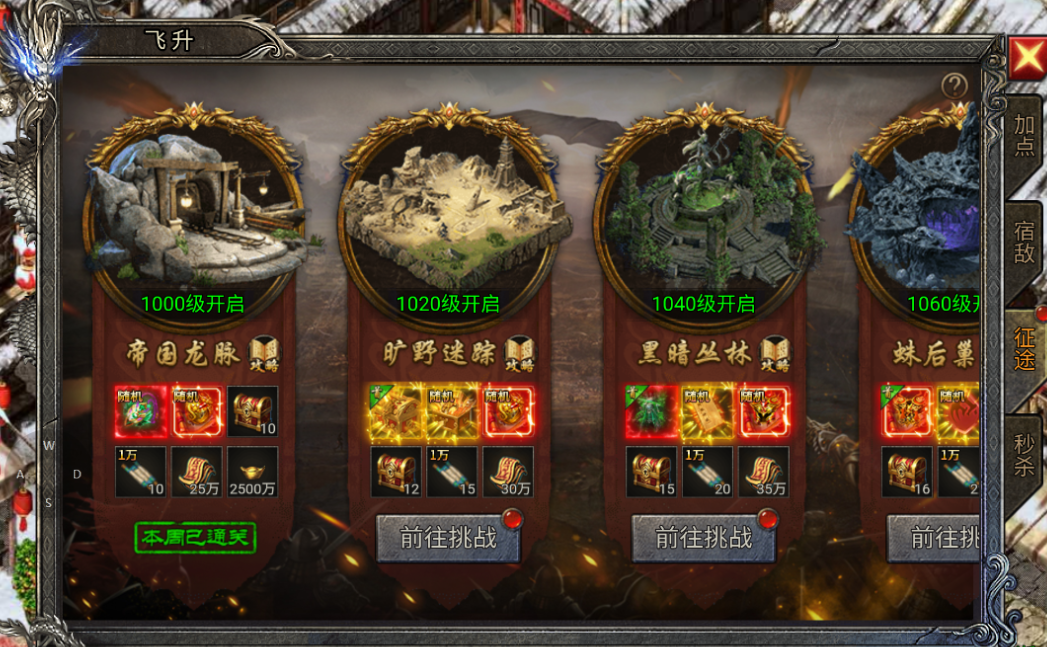
Task: View 黑暗丛林's 35万 wing reward slot
Action: click(764, 472)
